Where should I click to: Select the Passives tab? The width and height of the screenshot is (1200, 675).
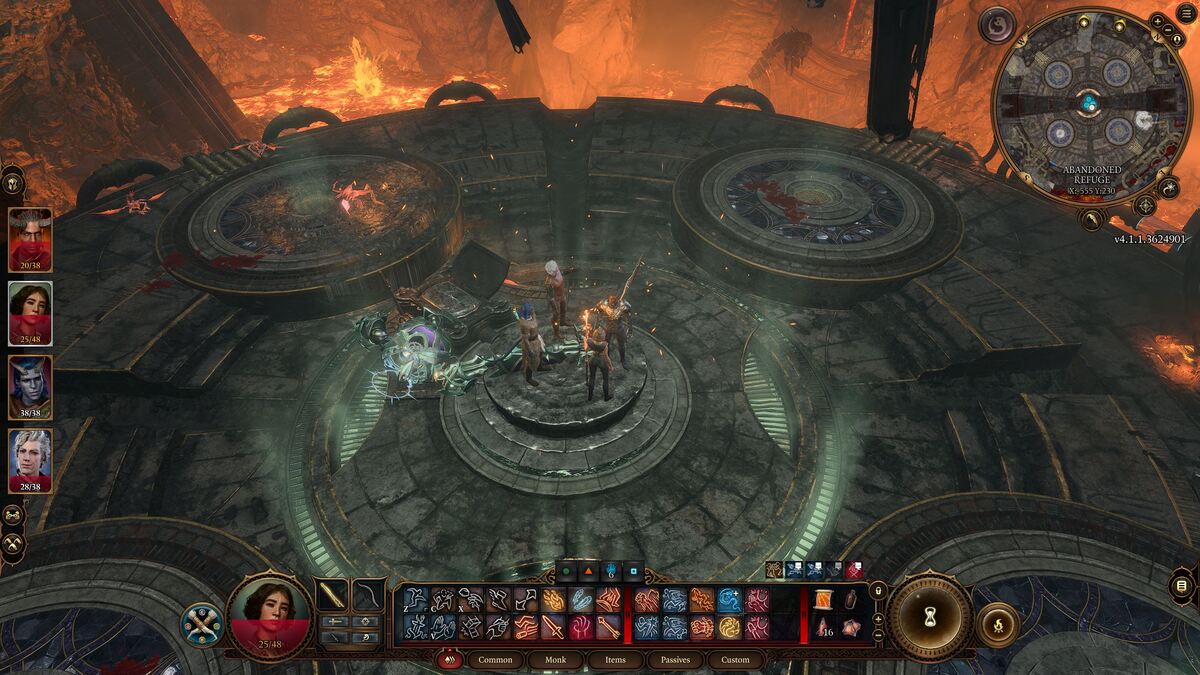click(x=675, y=660)
